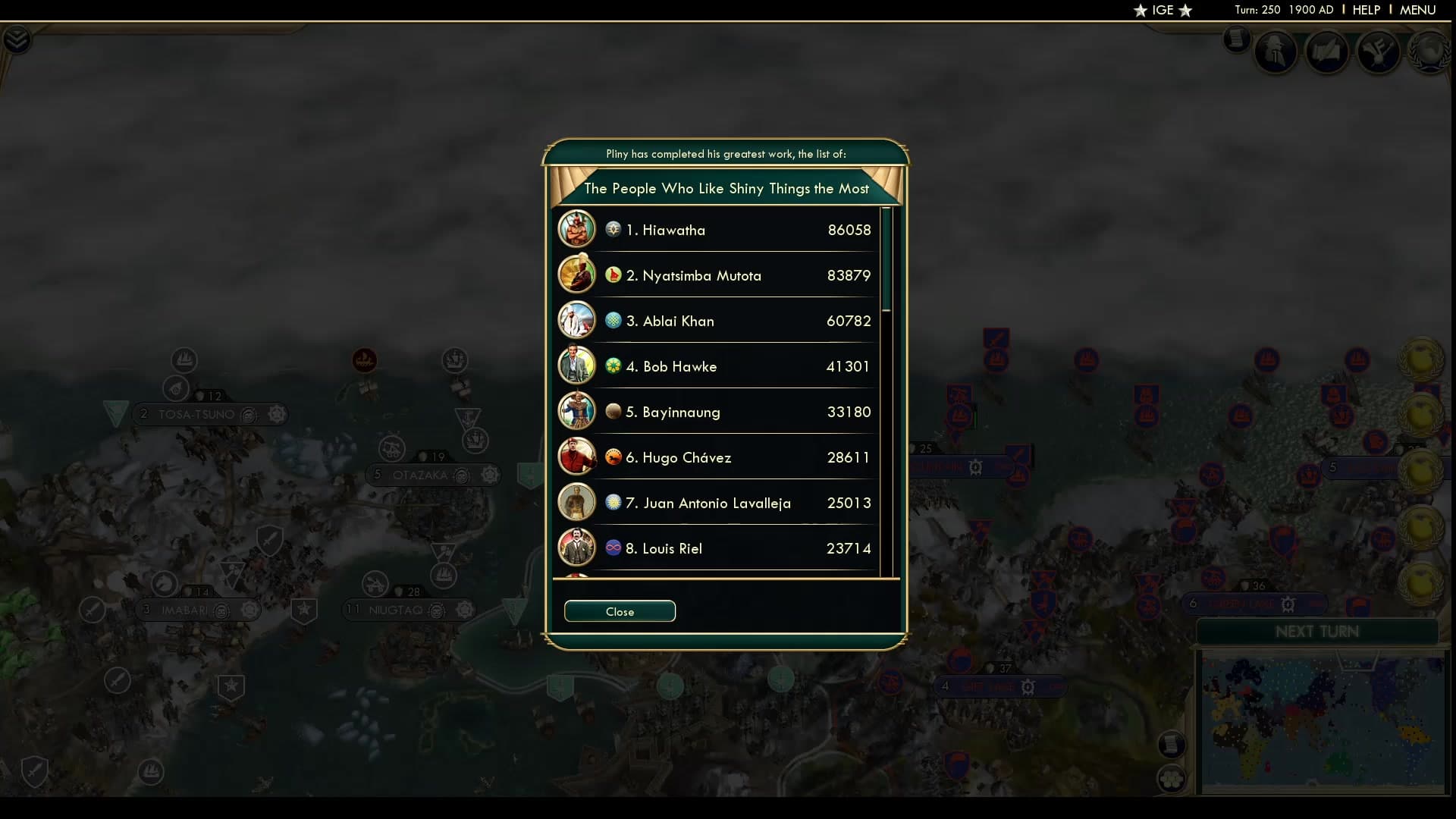Close the Pliny rankings popup
This screenshot has width=1456, height=819.
click(620, 611)
